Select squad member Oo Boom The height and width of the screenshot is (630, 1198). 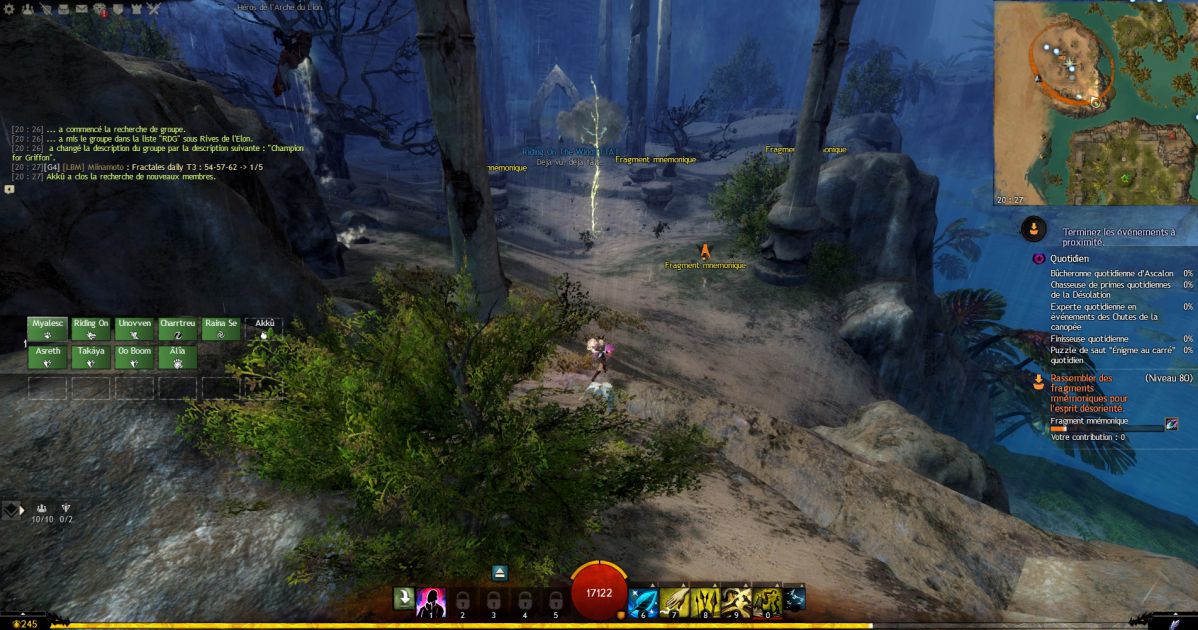pos(134,357)
